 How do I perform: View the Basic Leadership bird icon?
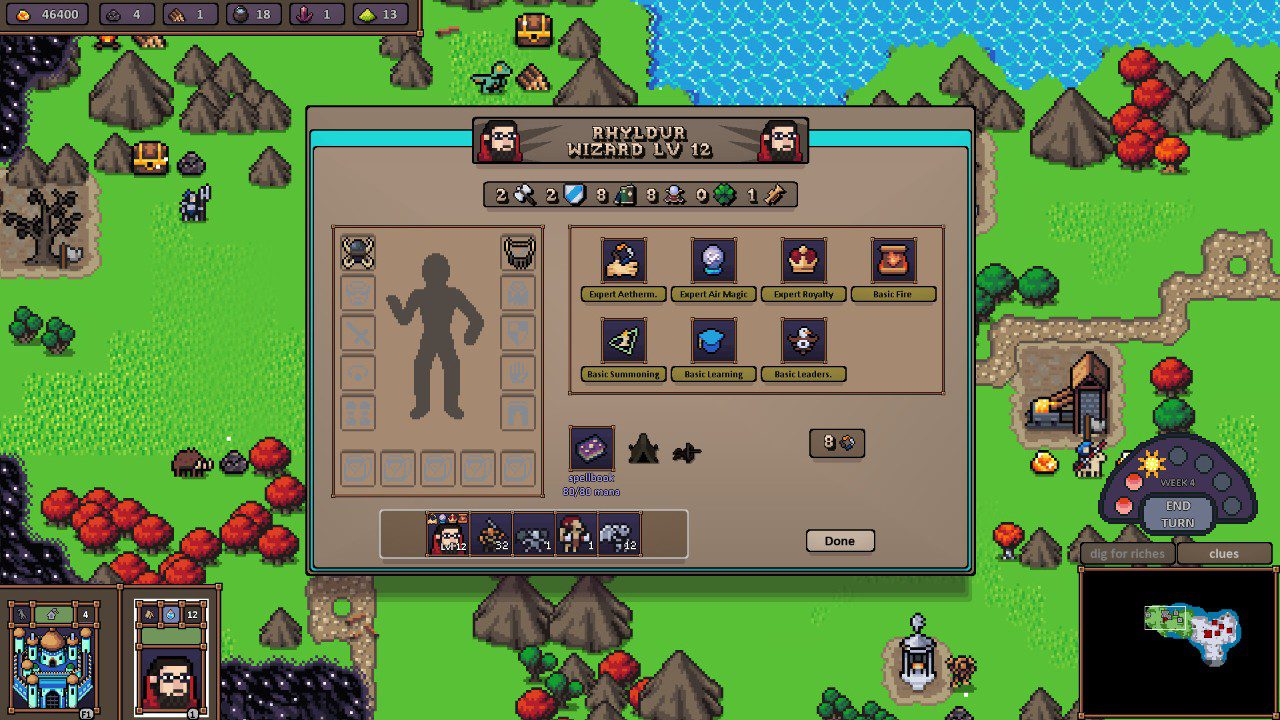(801, 338)
